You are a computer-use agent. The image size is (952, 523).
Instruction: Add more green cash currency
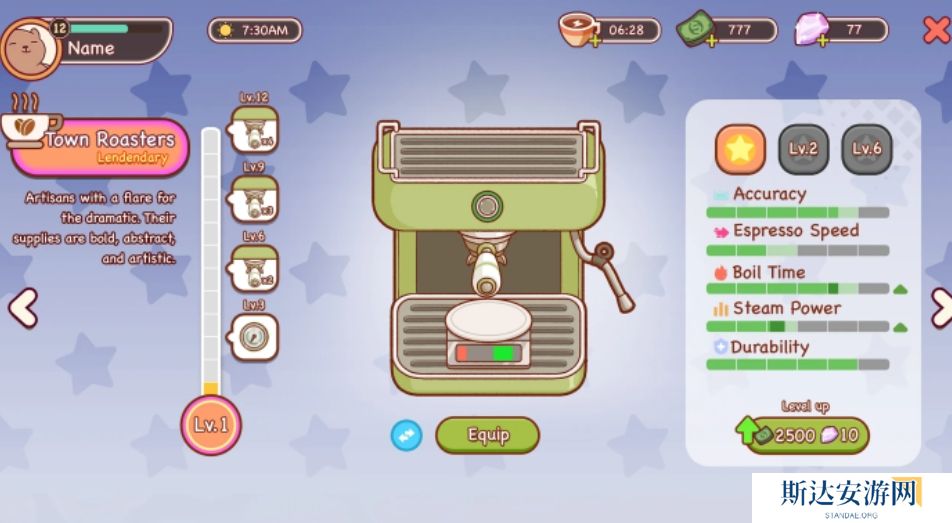(x=712, y=41)
